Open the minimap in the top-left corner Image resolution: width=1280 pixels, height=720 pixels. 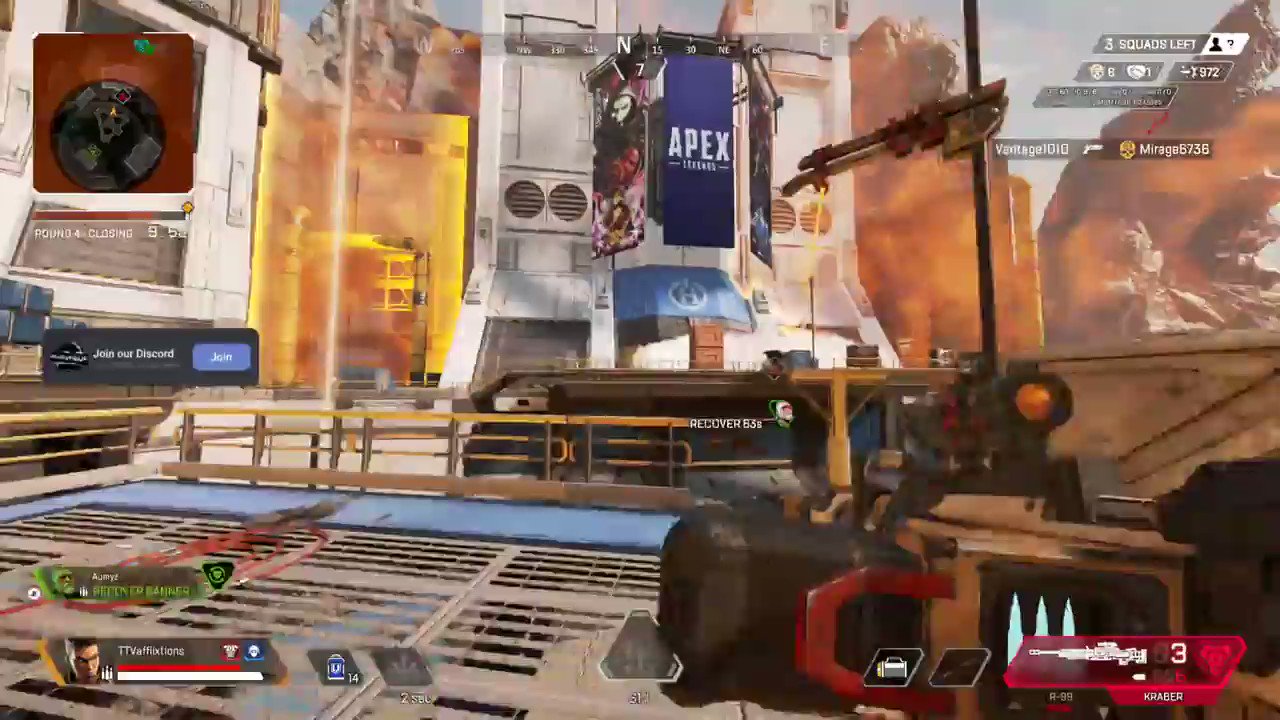pyautogui.click(x=113, y=113)
